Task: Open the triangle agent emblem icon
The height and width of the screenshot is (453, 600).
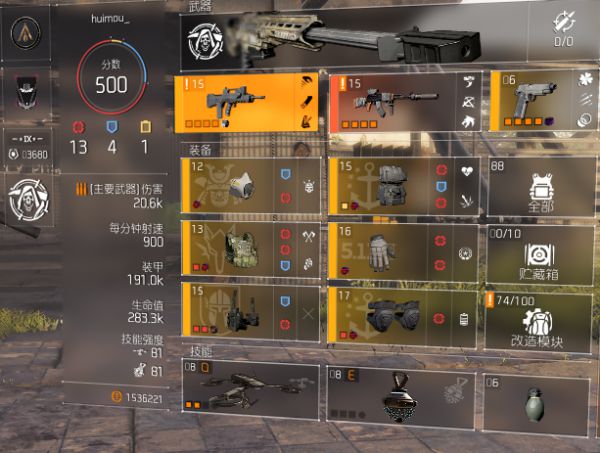Action: pyautogui.click(x=27, y=34)
